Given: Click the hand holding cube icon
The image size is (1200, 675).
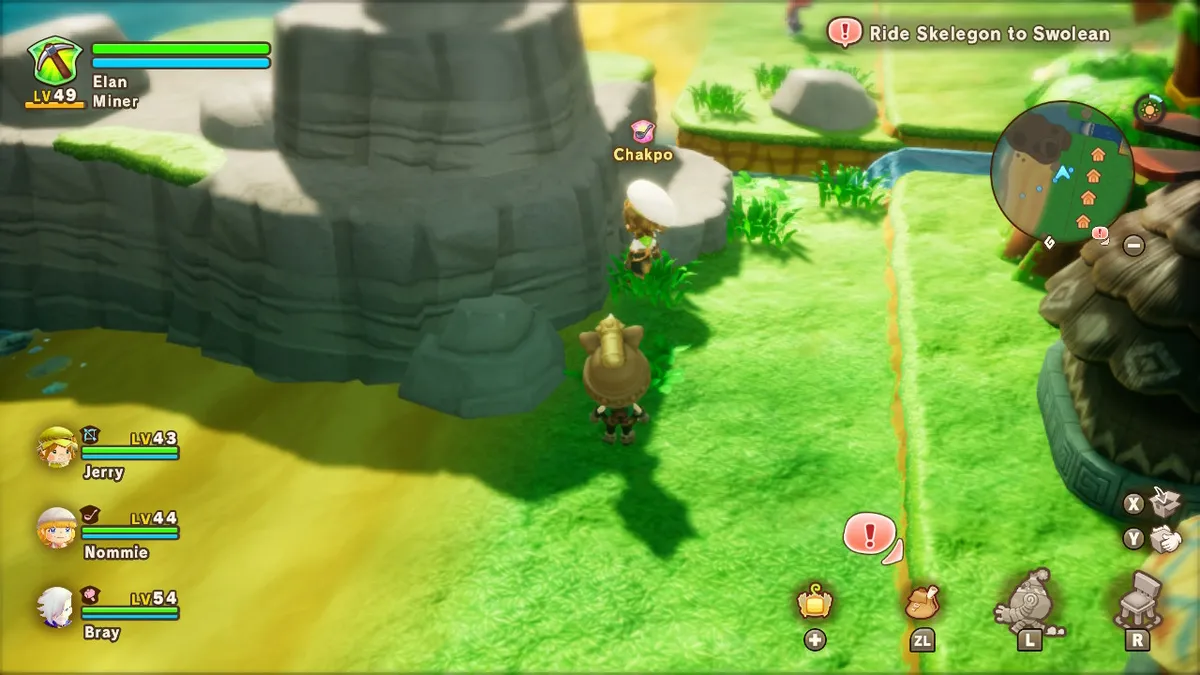Looking at the screenshot, I should click(1165, 539).
